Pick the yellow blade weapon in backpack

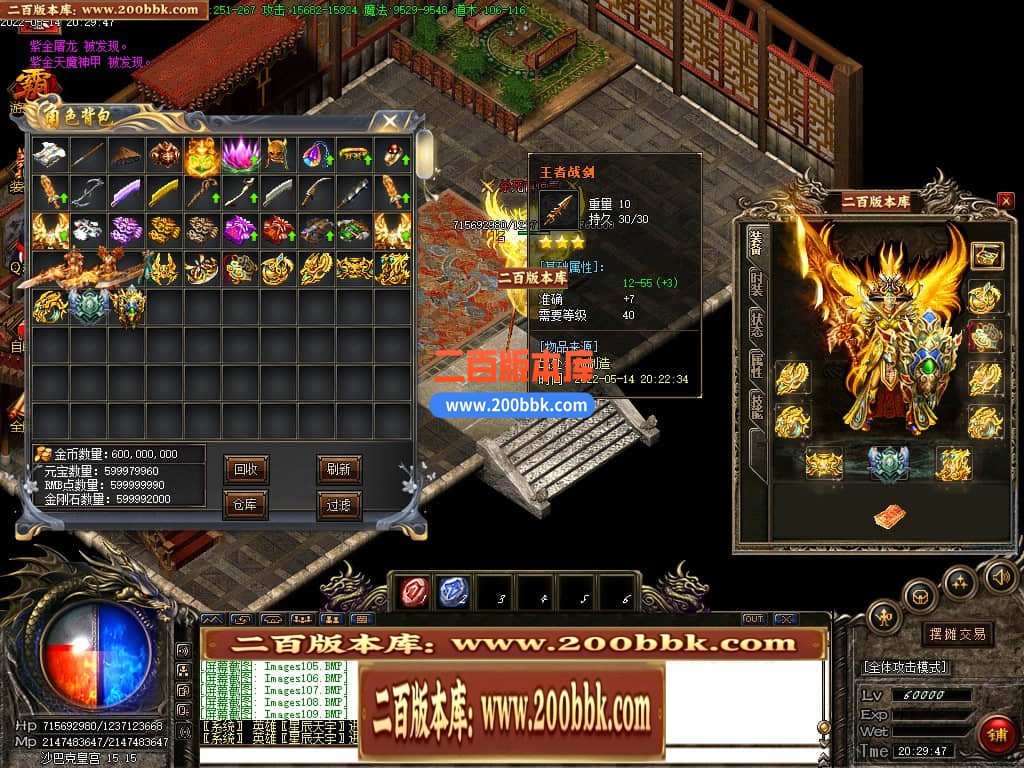164,192
